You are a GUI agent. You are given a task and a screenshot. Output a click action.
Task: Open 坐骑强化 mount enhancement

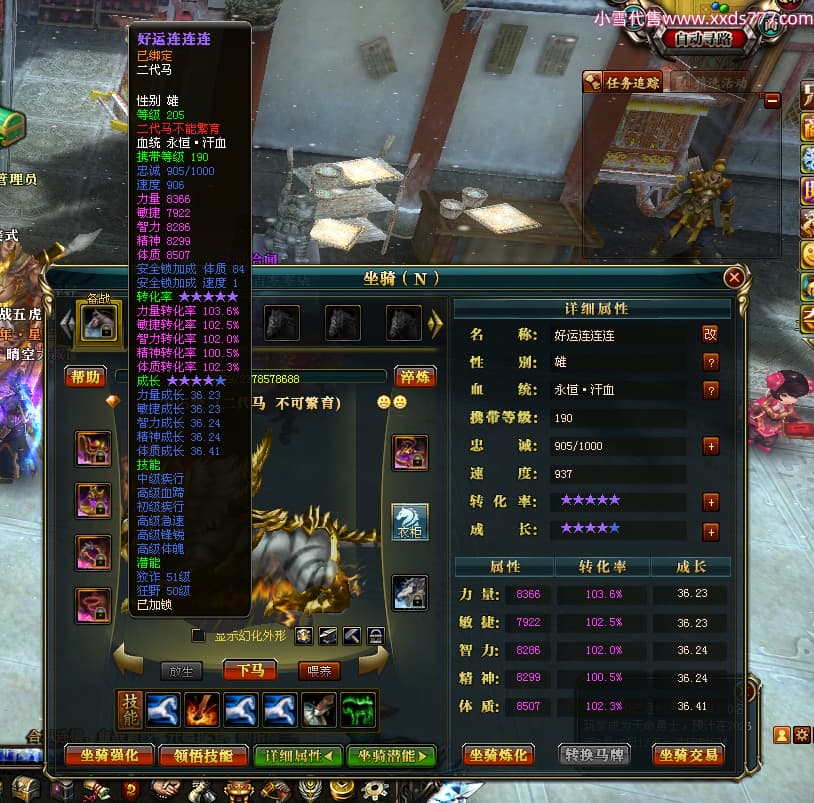pos(108,755)
